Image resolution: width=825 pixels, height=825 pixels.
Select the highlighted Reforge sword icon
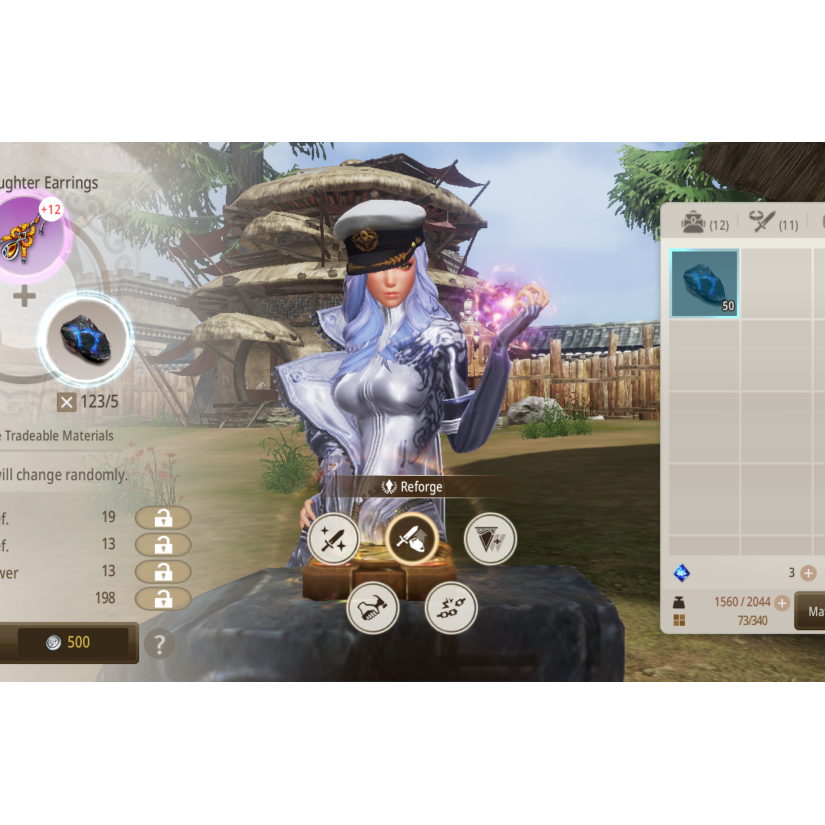(x=411, y=540)
